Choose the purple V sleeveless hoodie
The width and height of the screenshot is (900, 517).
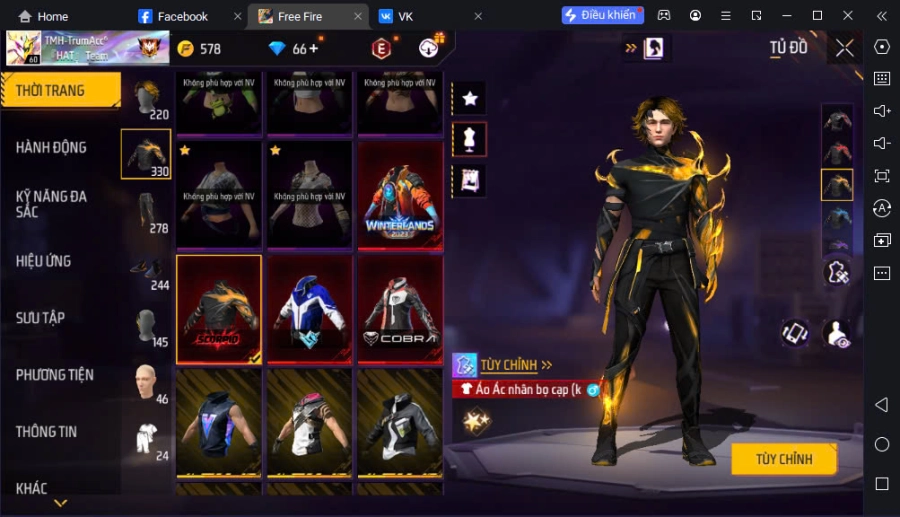219,422
